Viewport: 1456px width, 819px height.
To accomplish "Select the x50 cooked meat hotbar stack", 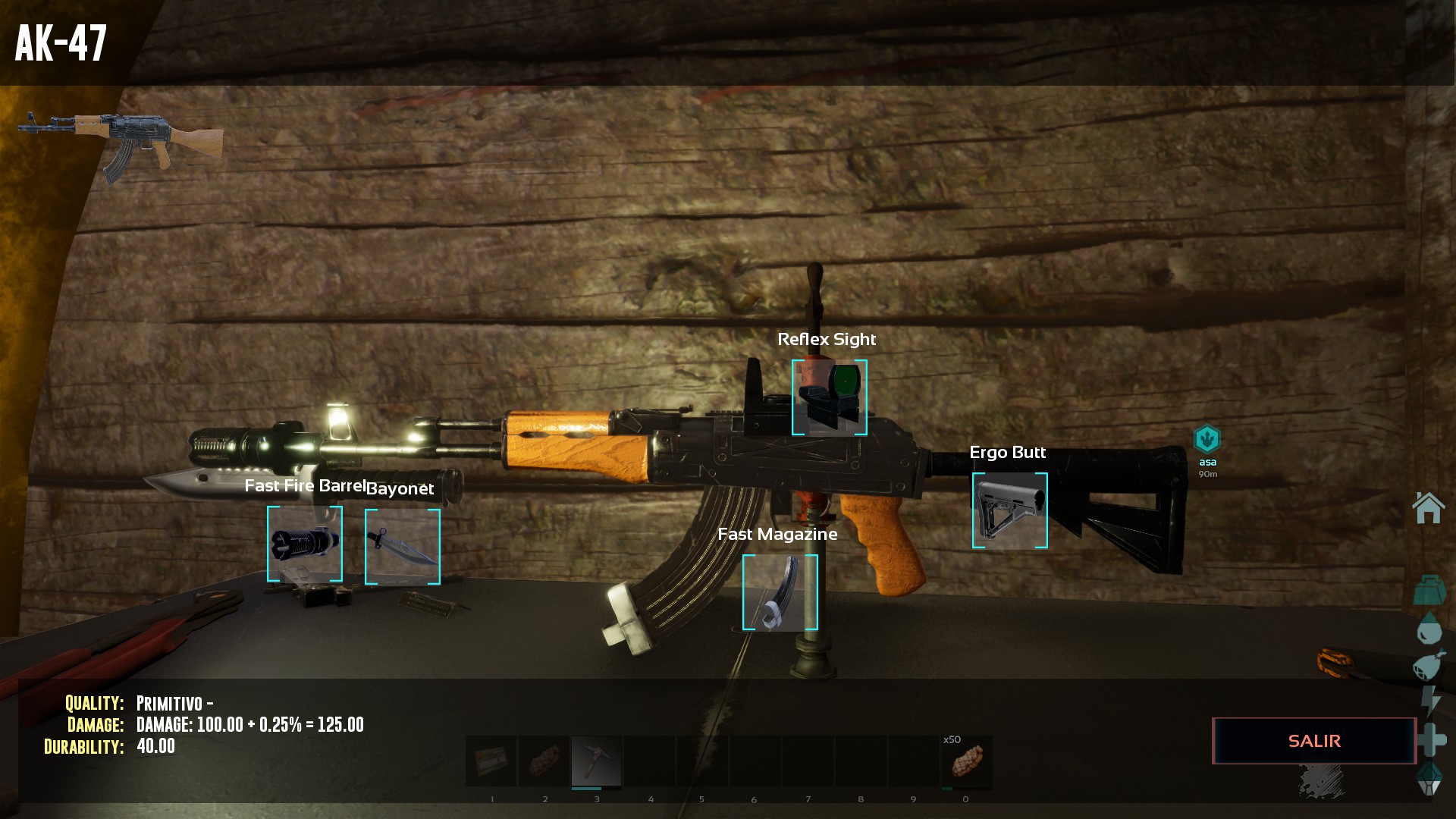I will click(966, 761).
